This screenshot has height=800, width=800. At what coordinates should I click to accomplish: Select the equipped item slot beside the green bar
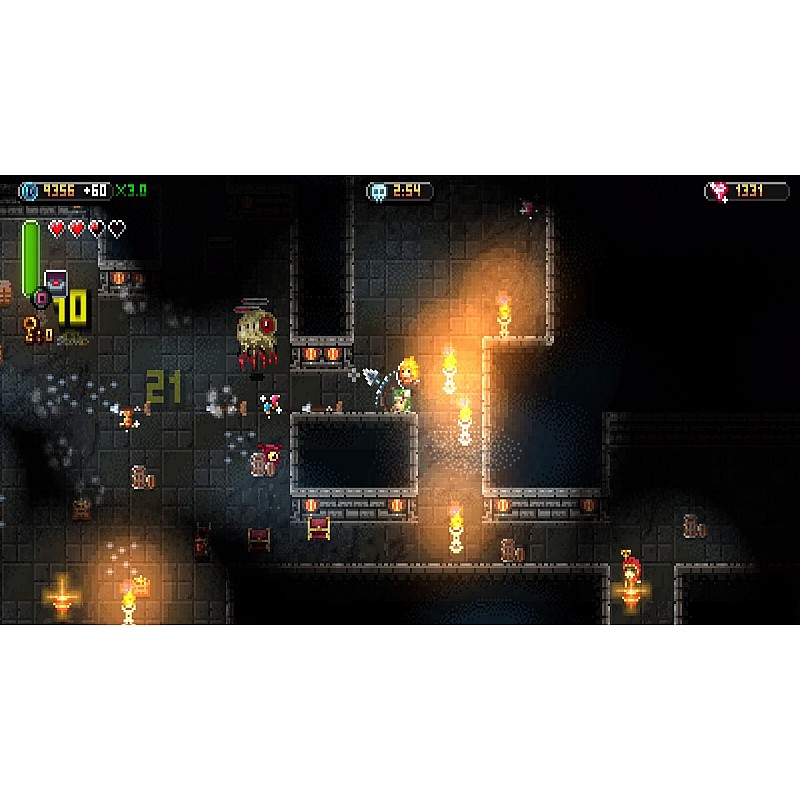56,282
